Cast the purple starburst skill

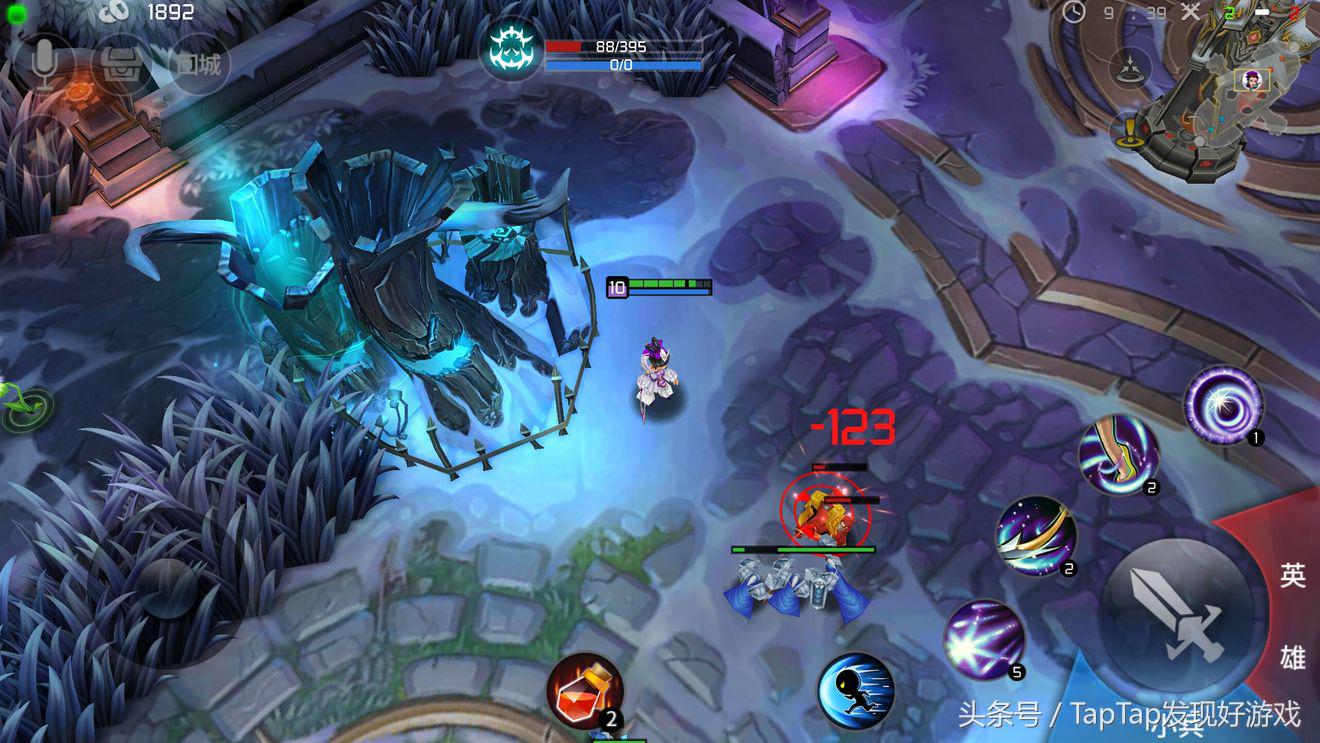(x=985, y=640)
